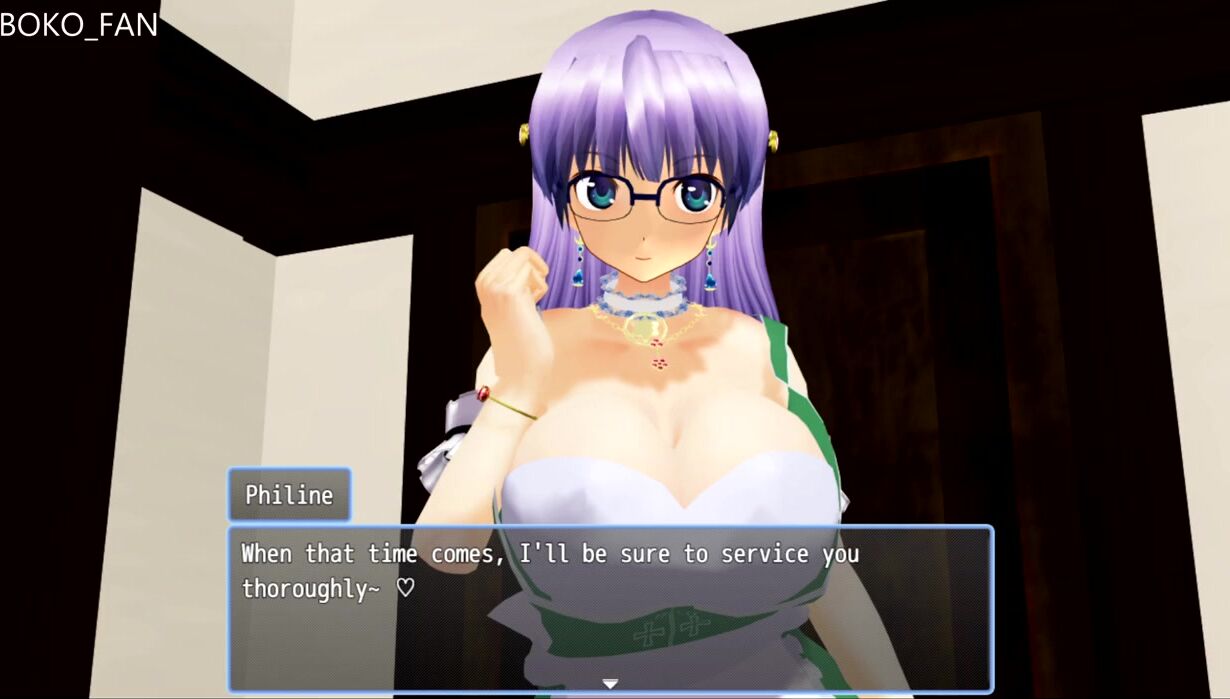Click Philine's dialogue message box to continue

[610, 608]
